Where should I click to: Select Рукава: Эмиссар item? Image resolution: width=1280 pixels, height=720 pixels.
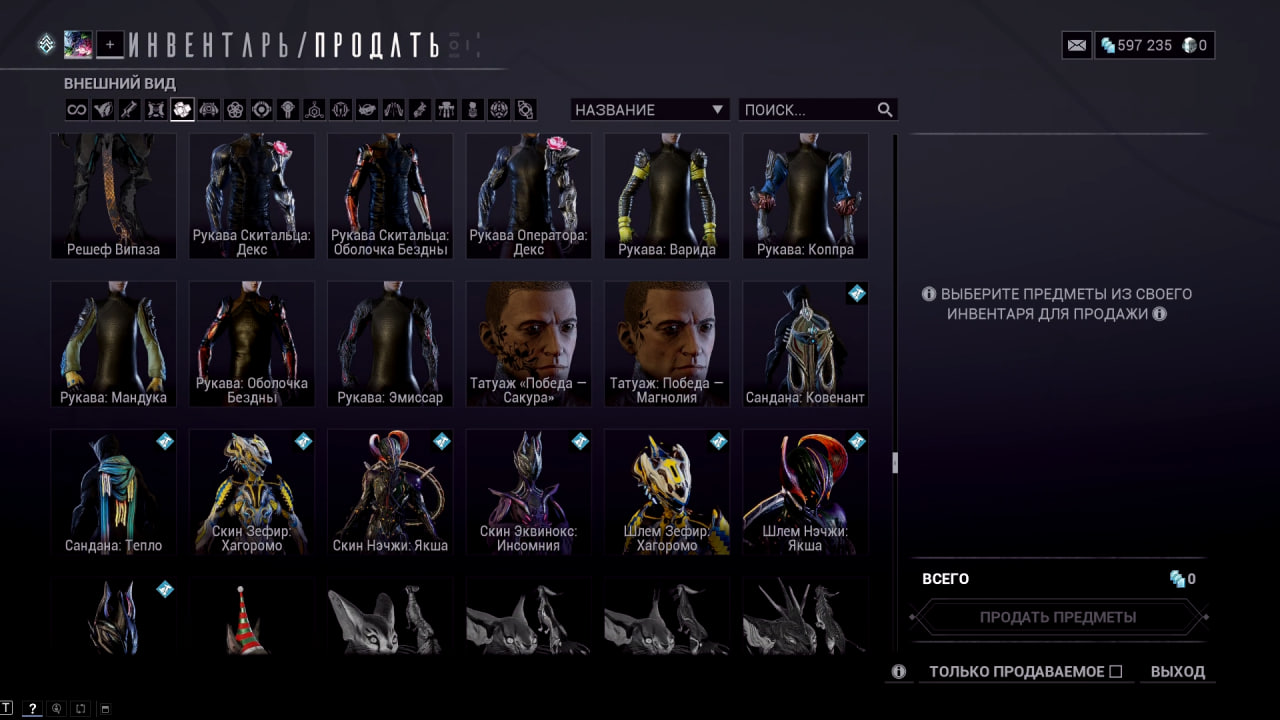[x=390, y=344]
